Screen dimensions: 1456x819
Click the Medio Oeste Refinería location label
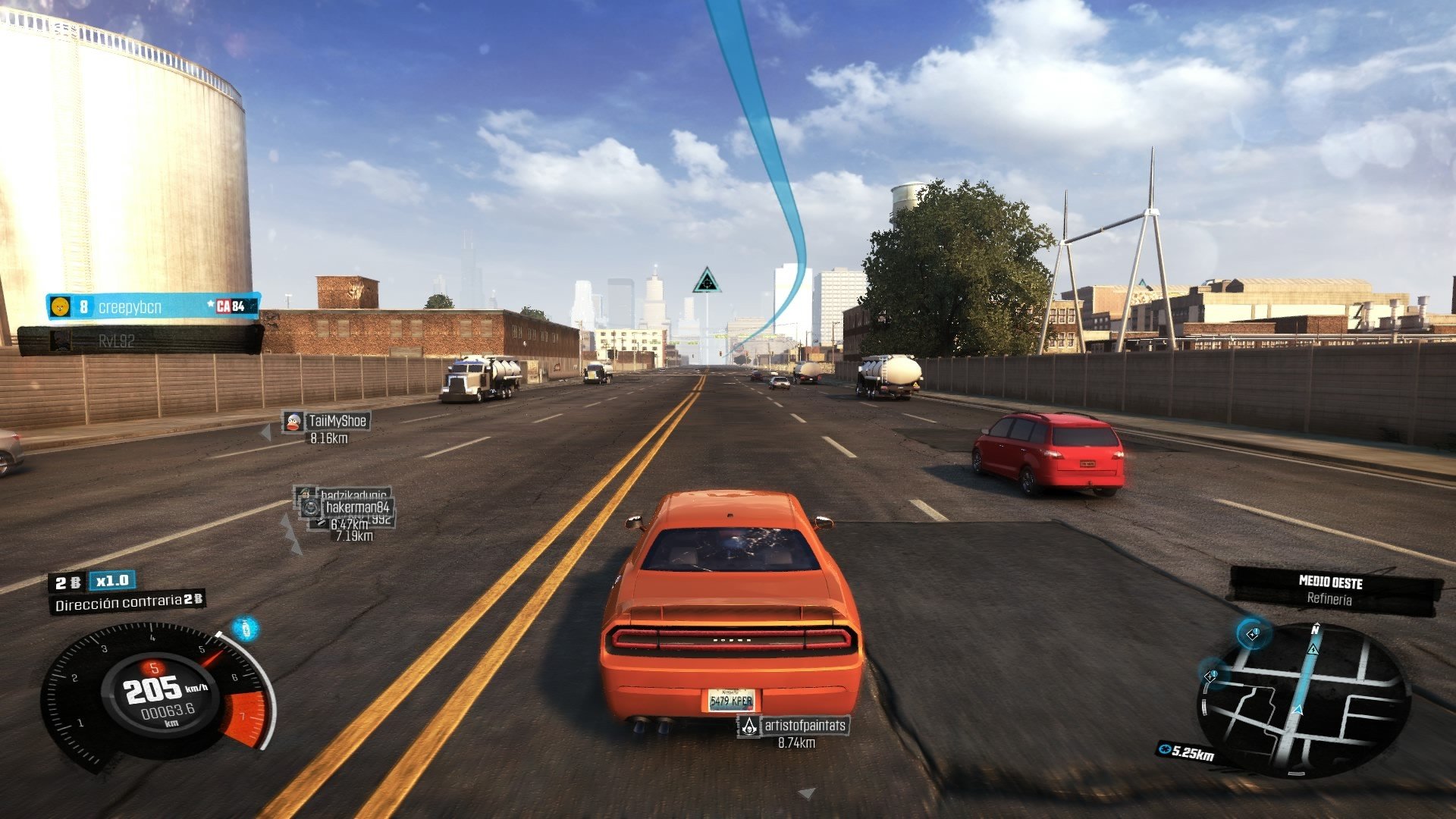[1332, 590]
